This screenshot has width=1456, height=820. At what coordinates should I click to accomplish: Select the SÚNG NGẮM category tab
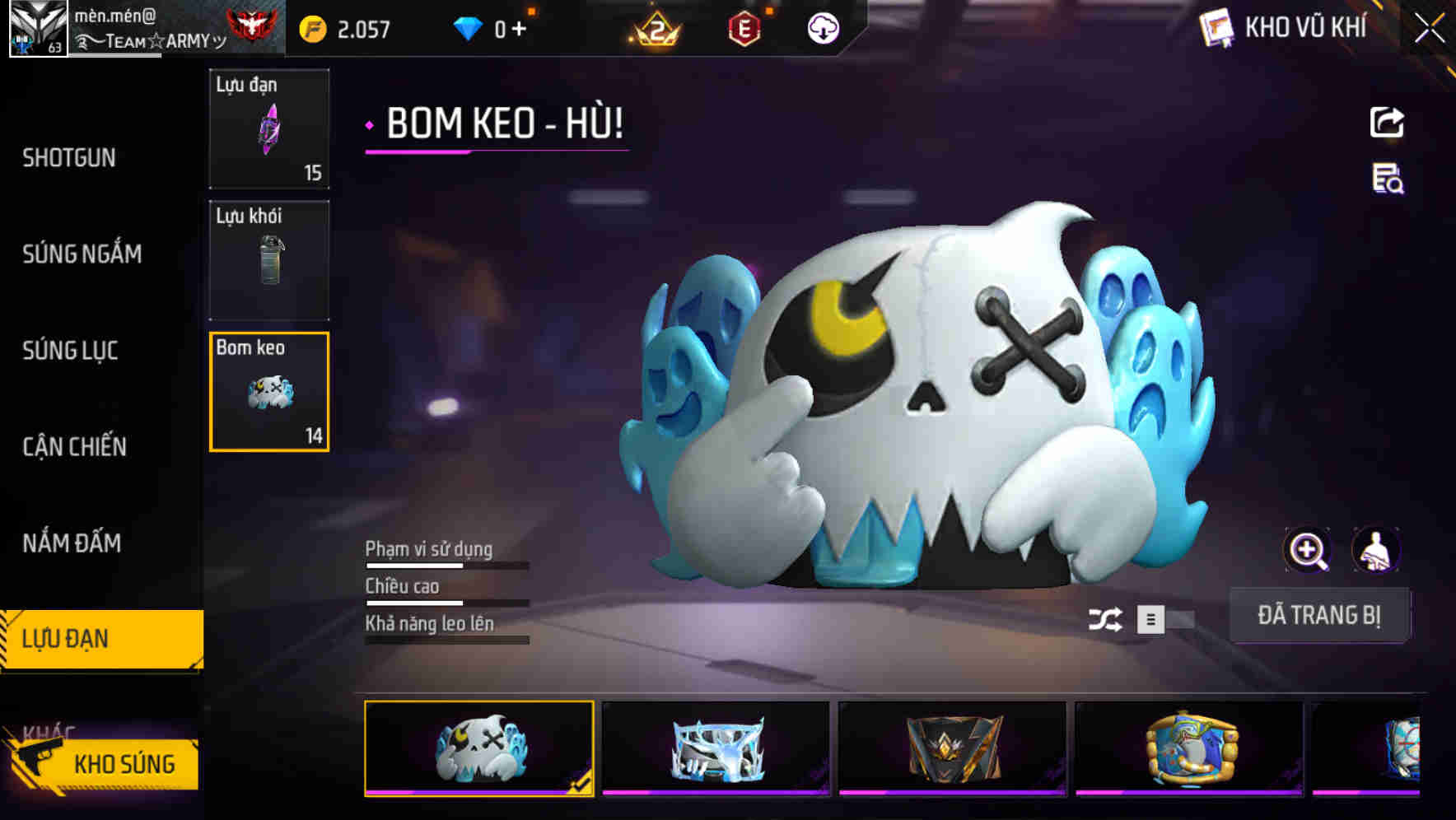[82, 254]
